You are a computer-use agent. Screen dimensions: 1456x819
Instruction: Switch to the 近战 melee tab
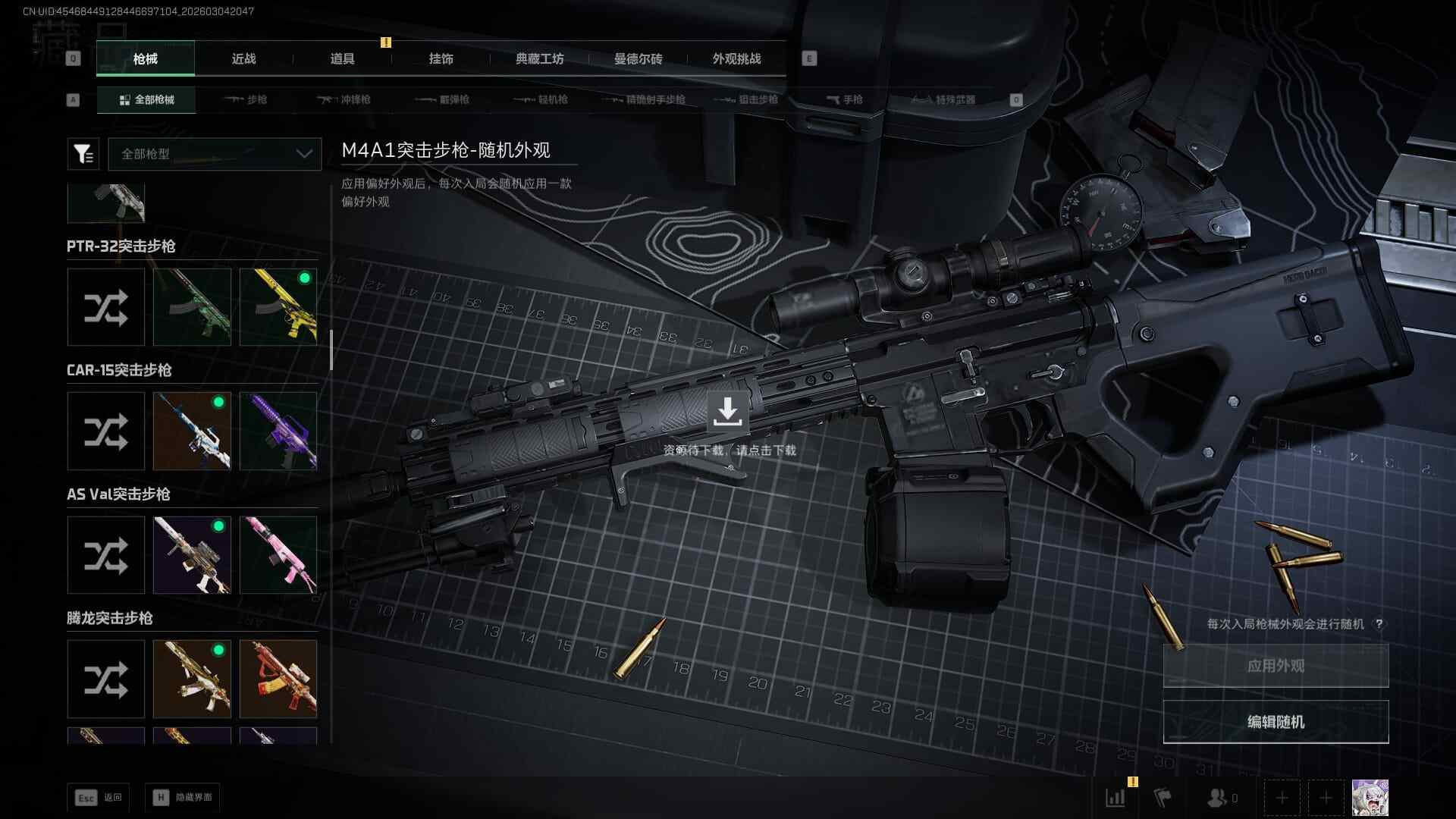pyautogui.click(x=243, y=58)
